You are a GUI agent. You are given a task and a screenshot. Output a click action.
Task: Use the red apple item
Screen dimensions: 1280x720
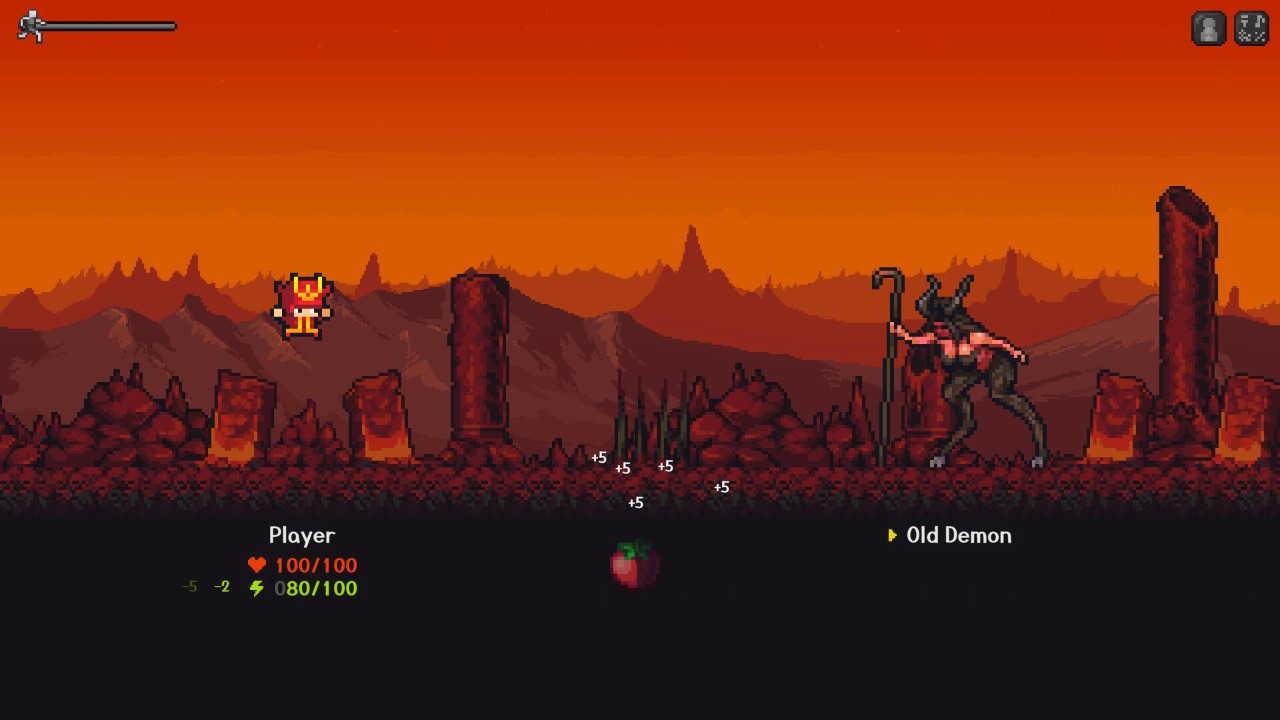(x=635, y=565)
